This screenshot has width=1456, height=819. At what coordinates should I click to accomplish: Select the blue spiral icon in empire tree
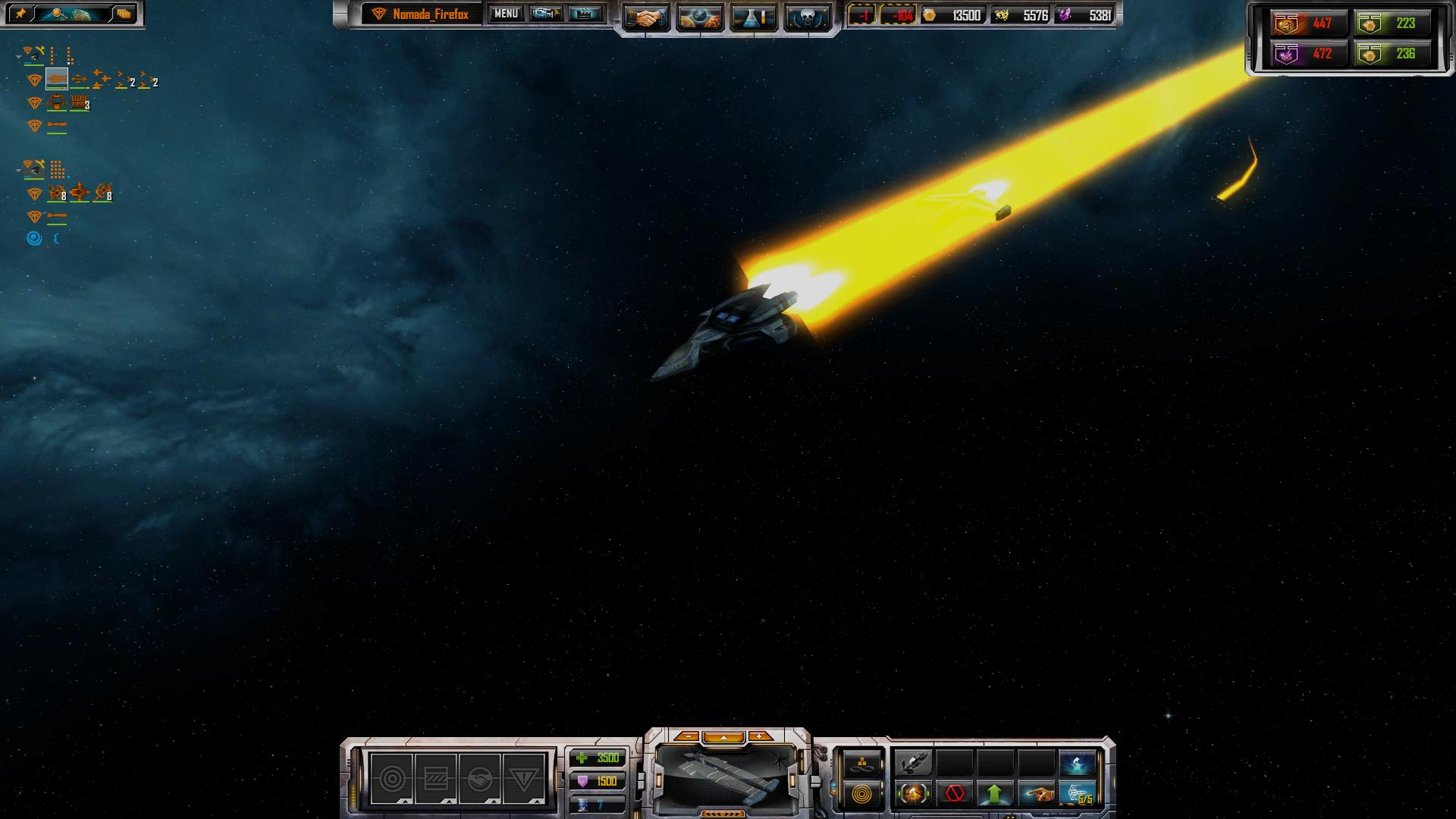point(34,239)
